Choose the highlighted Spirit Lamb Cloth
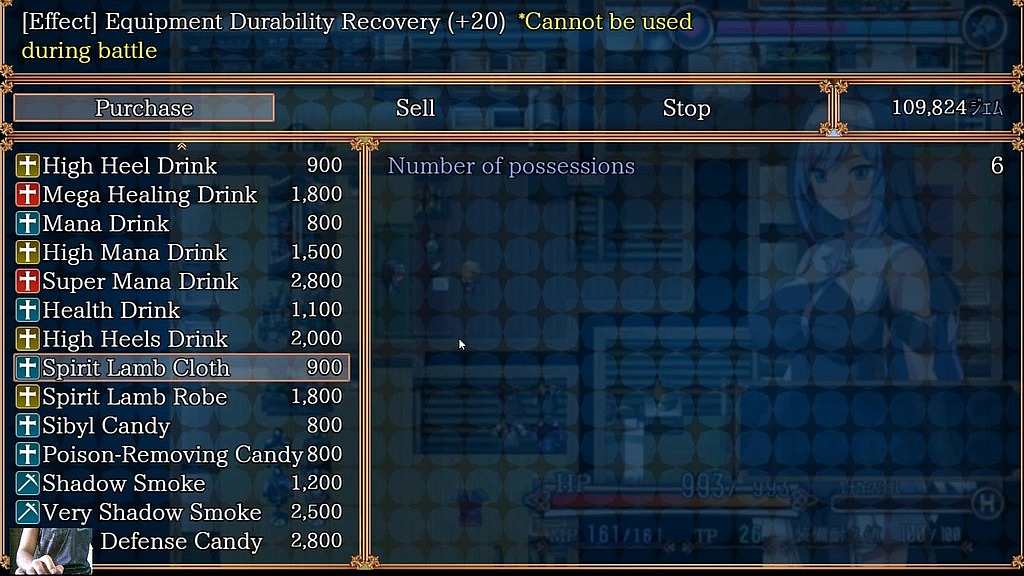1024x576 pixels. click(x=180, y=368)
